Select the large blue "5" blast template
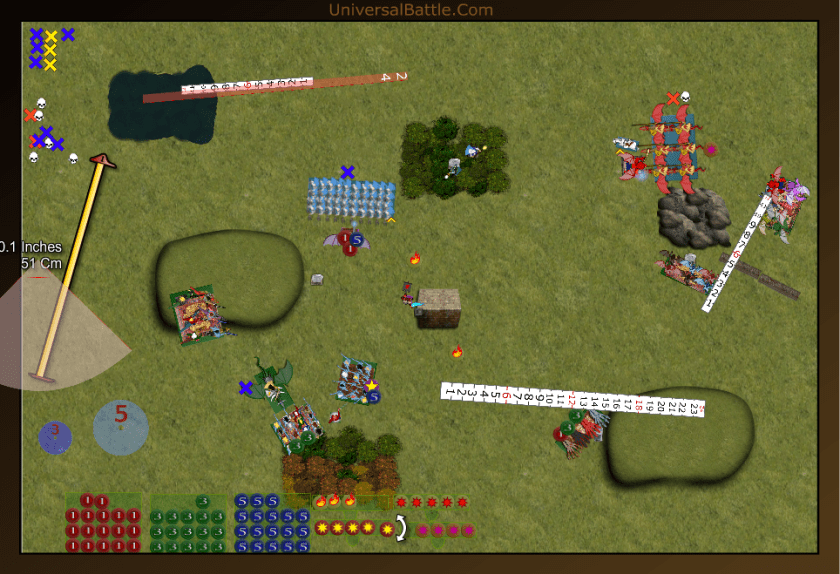840x574 pixels. (121, 427)
